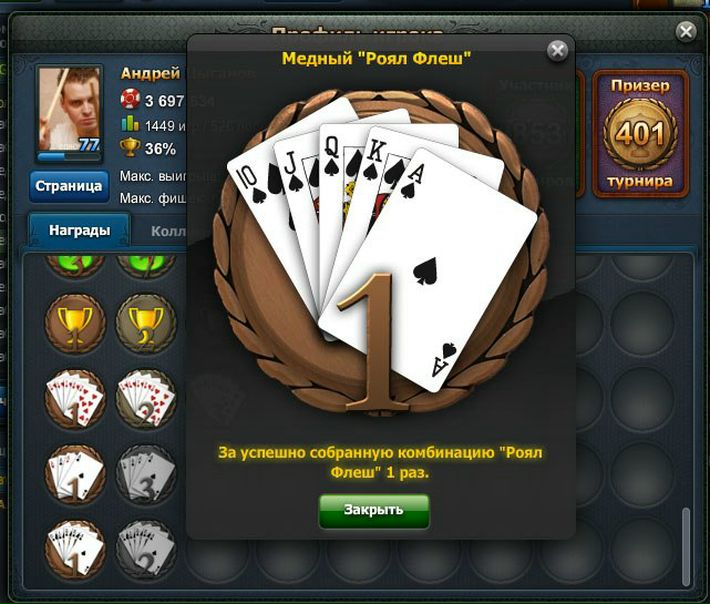Select the red hearts hand award numbered 1
Image resolution: width=710 pixels, height=604 pixels.
74,398
